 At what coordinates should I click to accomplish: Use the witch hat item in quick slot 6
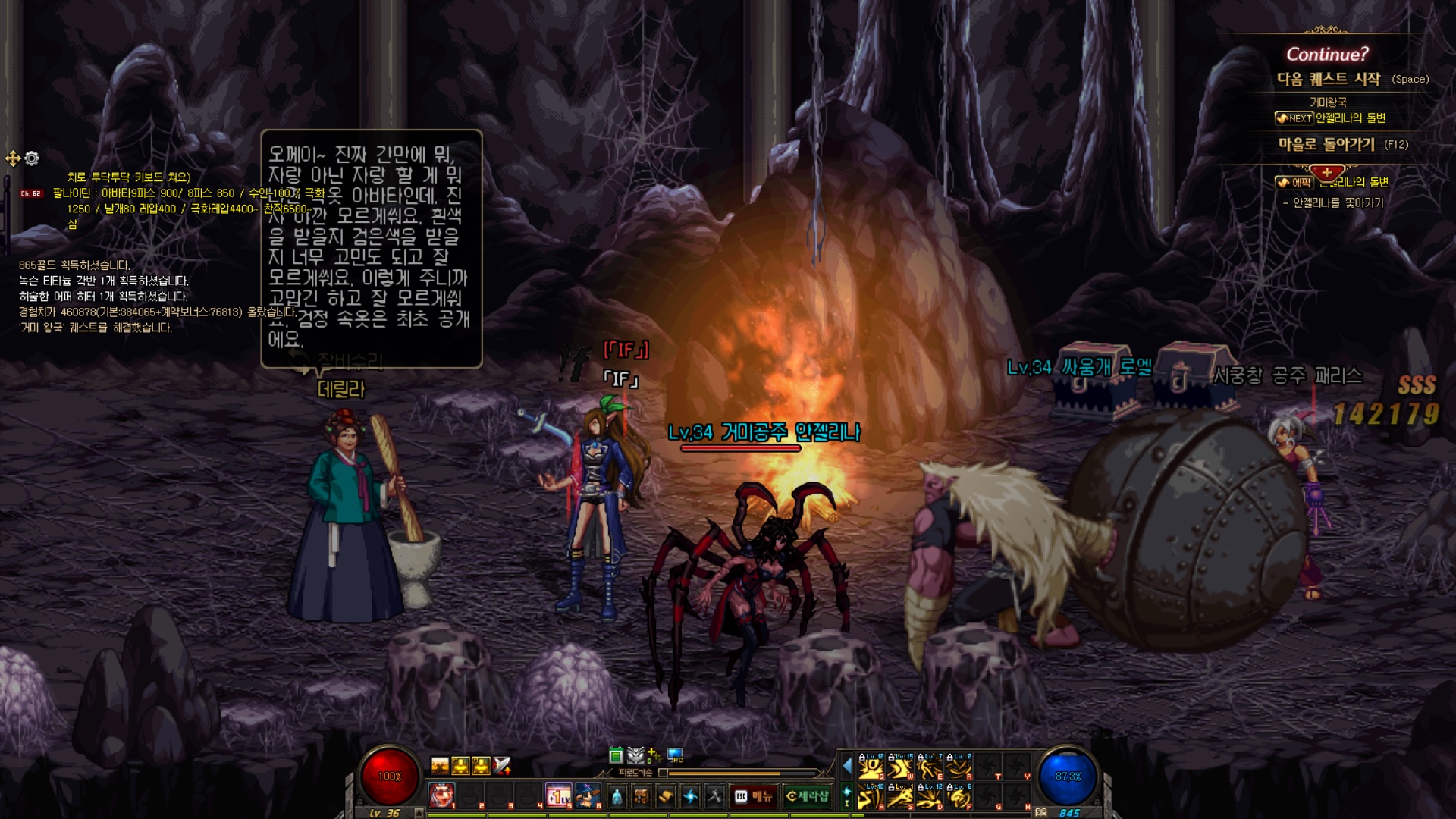pos(587,795)
